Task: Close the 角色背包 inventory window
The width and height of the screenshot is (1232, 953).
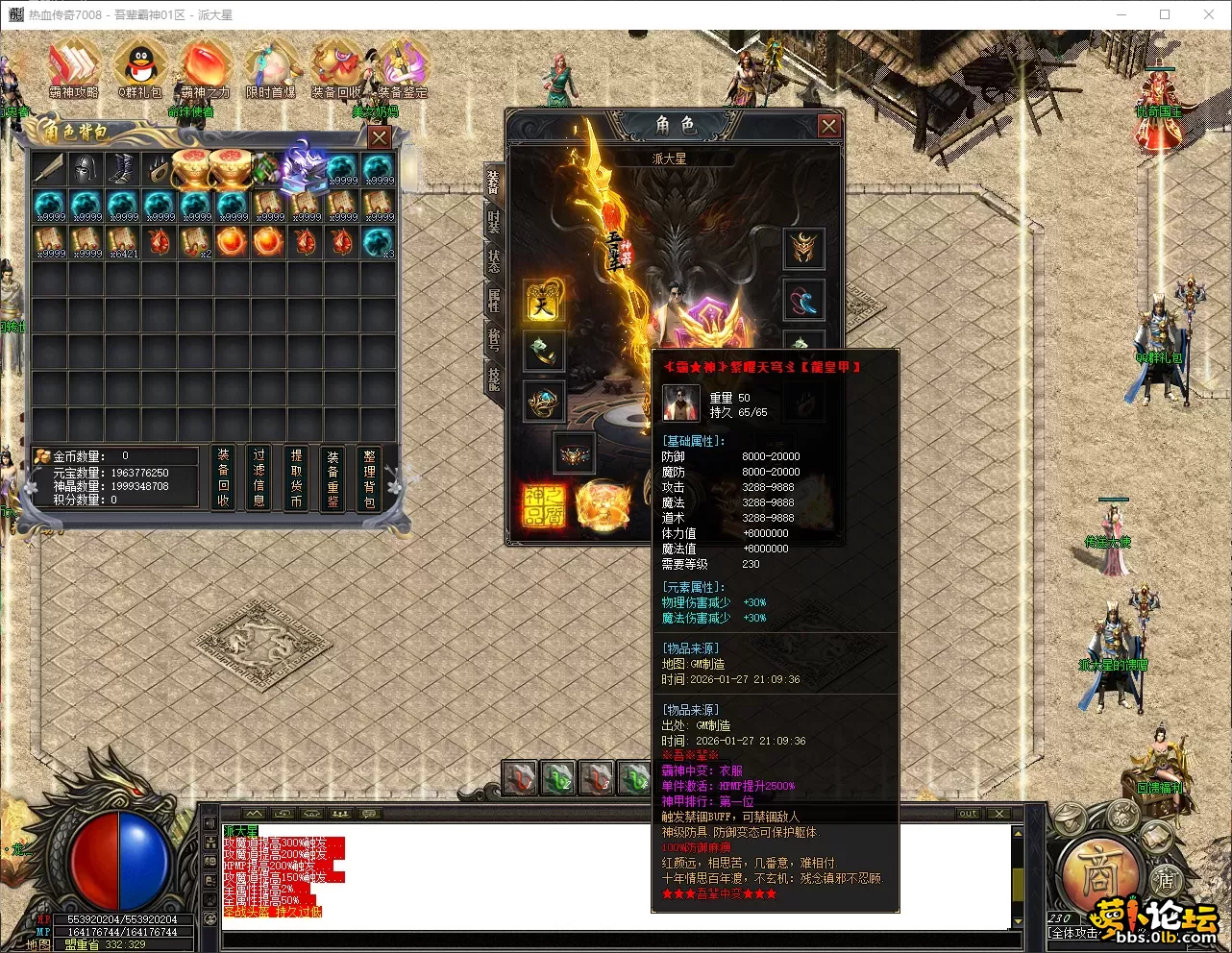Action: point(380,137)
